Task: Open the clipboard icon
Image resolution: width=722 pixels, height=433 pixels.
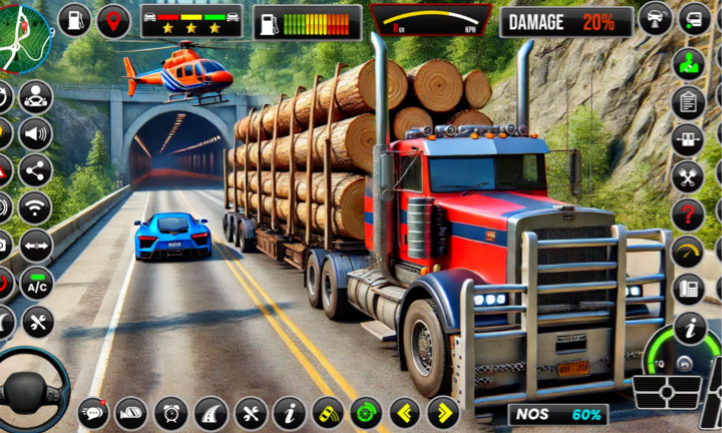Action: (688, 101)
